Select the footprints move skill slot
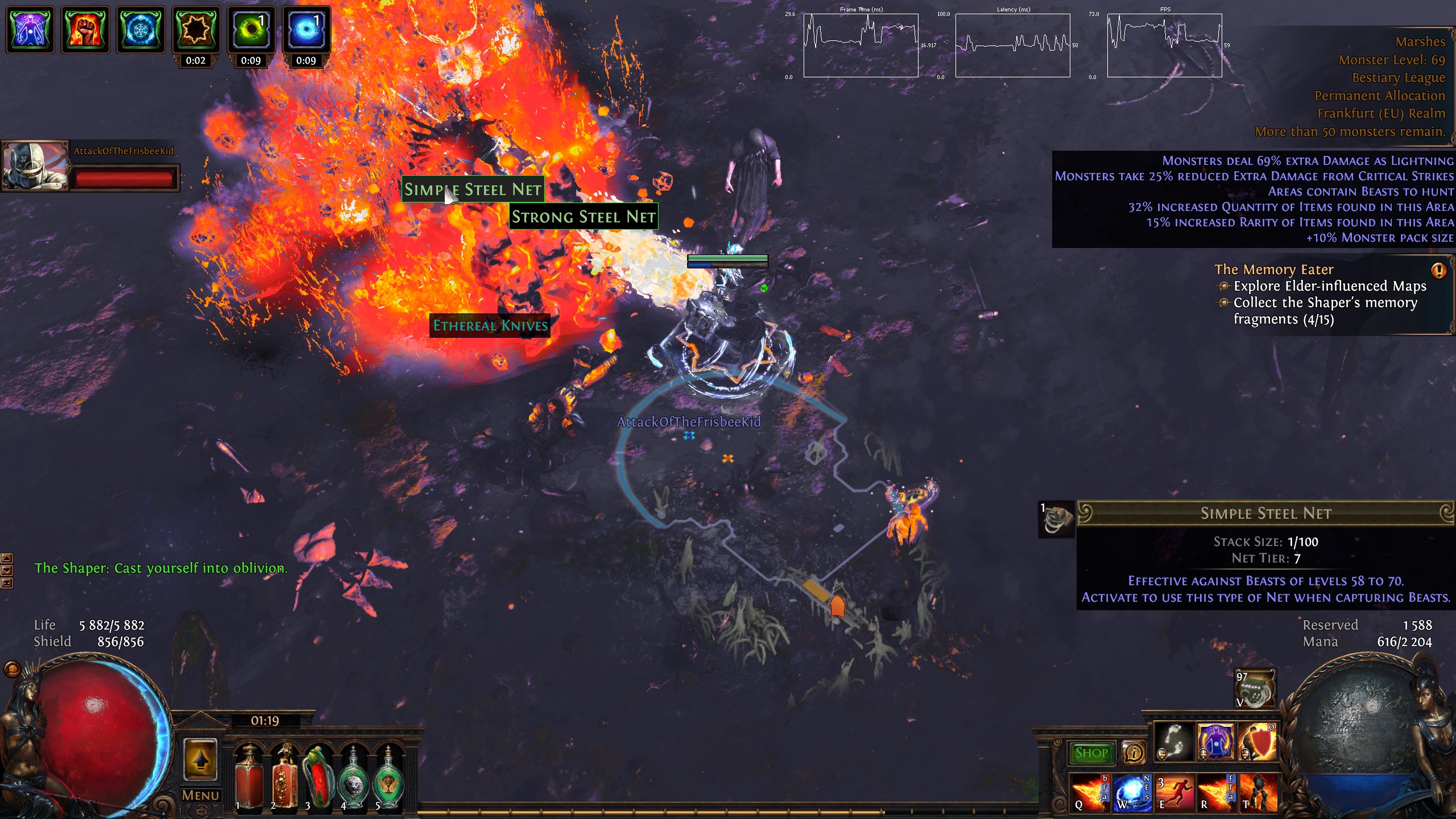Screen dimensions: 1456x819 [1173, 742]
